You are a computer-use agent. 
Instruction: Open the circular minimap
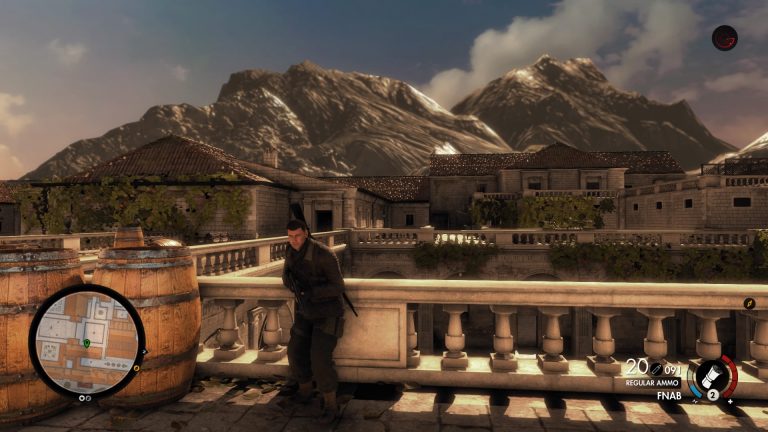point(87,341)
